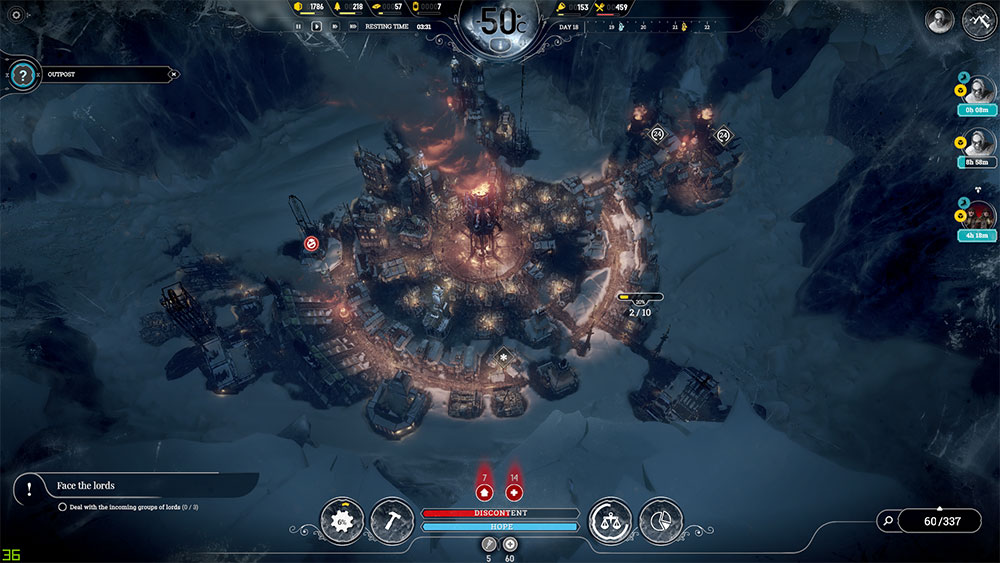Close the Outpost panel

pyautogui.click(x=174, y=74)
